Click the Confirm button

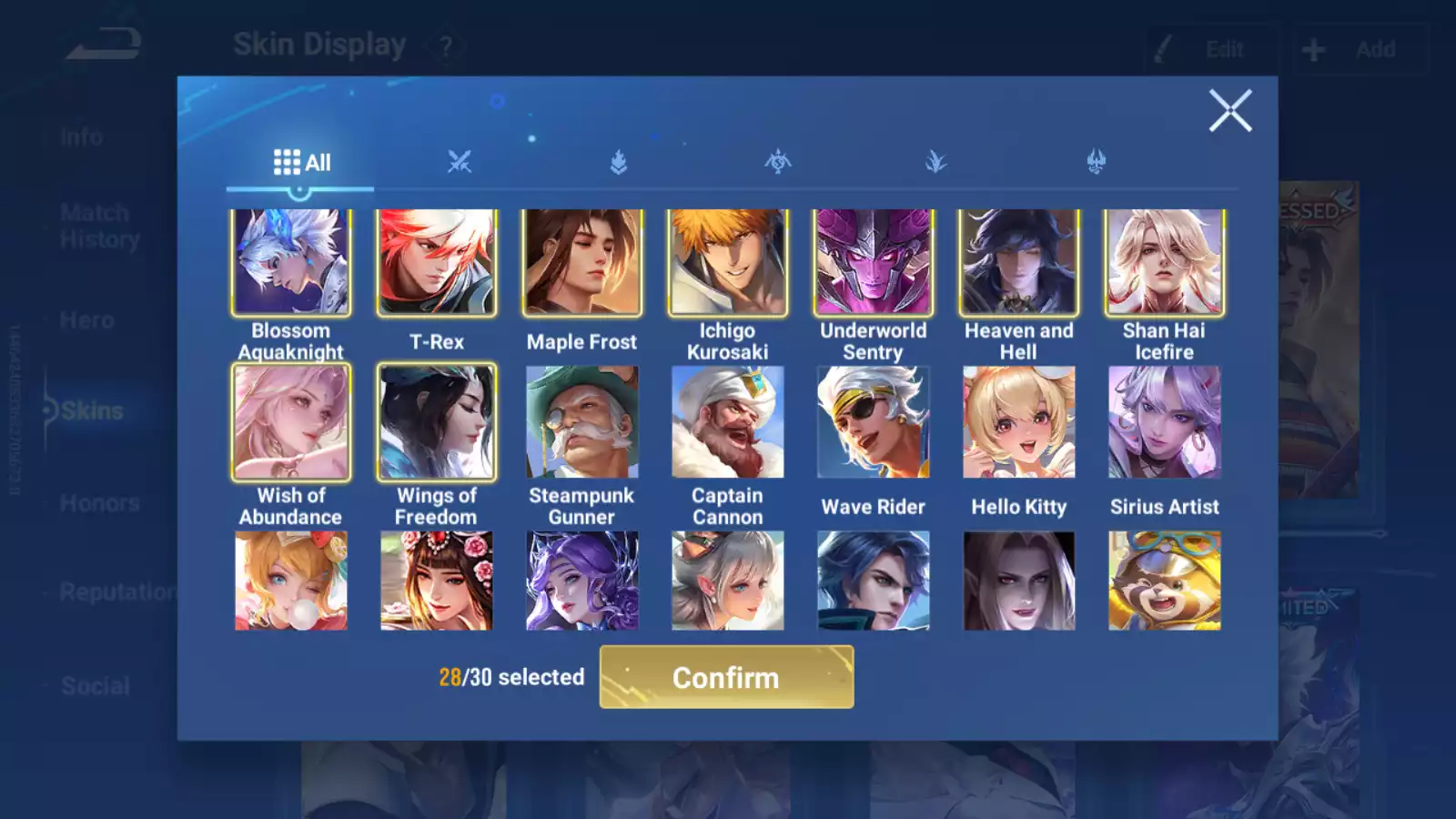click(x=725, y=677)
